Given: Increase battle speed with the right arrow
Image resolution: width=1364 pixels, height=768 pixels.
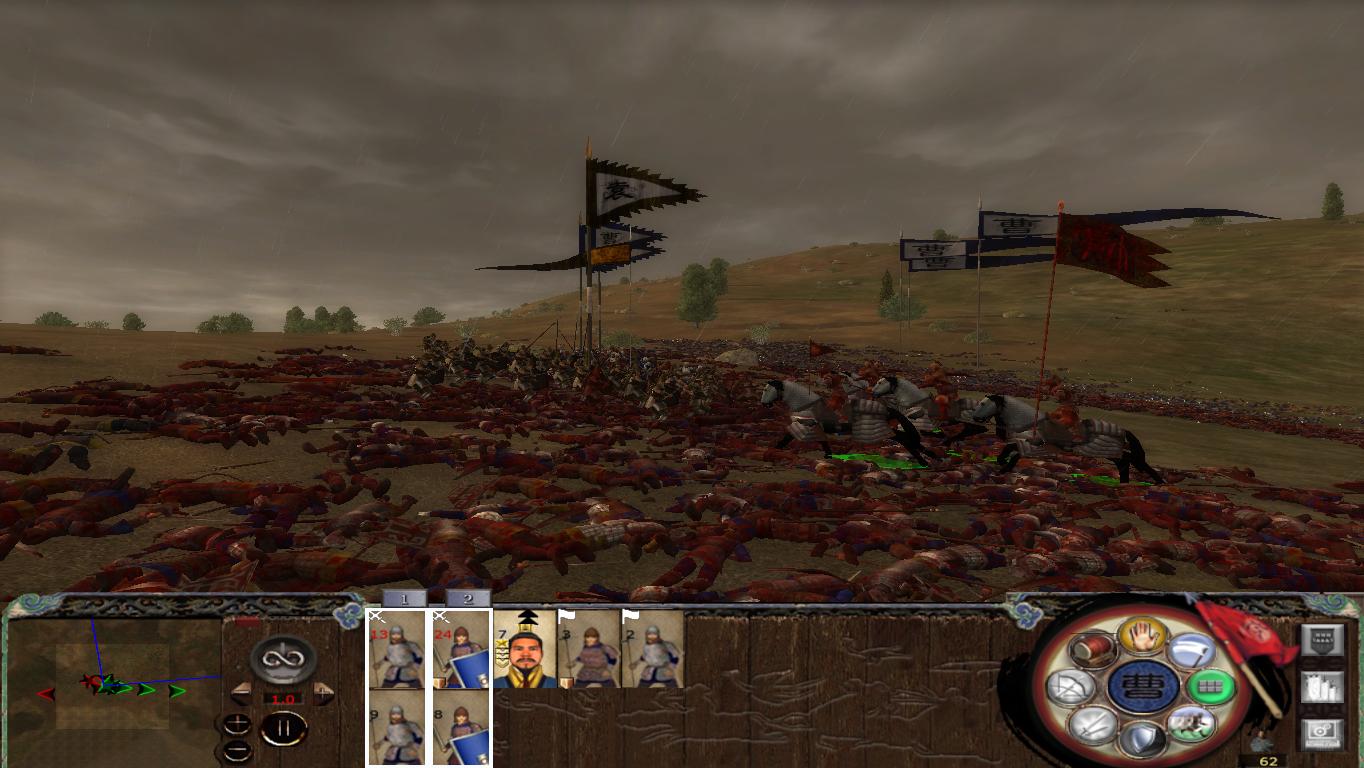Looking at the screenshot, I should tap(321, 693).
